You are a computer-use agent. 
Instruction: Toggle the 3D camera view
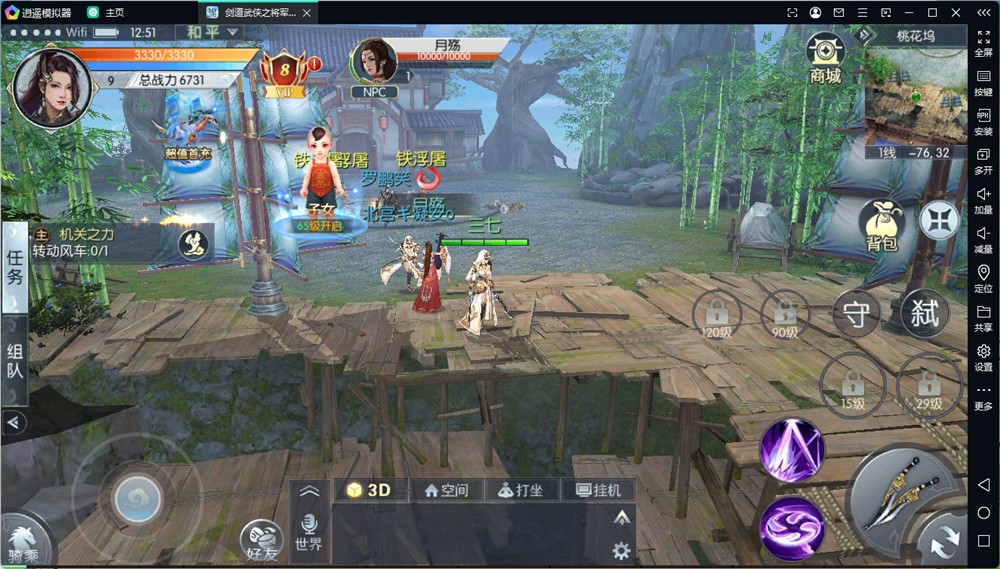(368, 490)
